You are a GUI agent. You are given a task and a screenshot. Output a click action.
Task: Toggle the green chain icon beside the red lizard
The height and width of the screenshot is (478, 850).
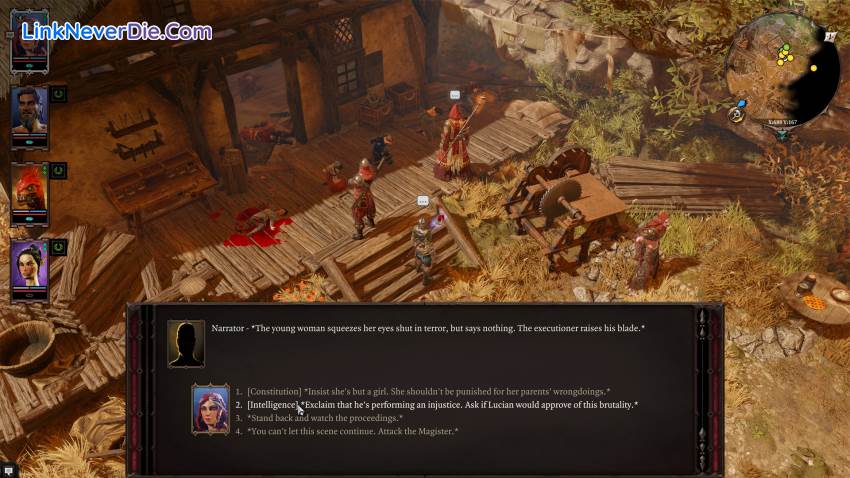click(x=58, y=170)
